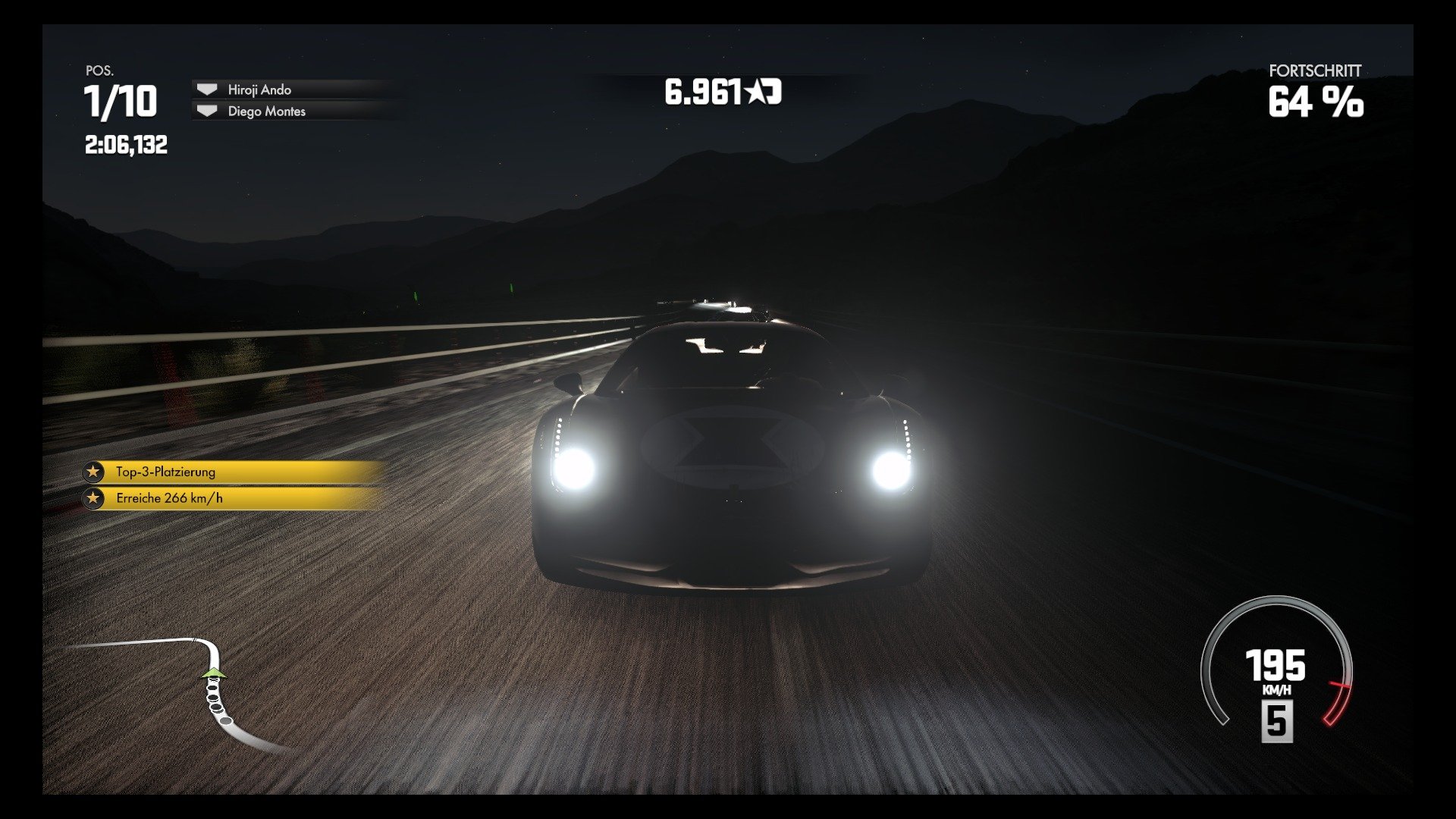Click the star icon next to 6.961
The height and width of the screenshot is (819, 1456).
tap(756, 91)
